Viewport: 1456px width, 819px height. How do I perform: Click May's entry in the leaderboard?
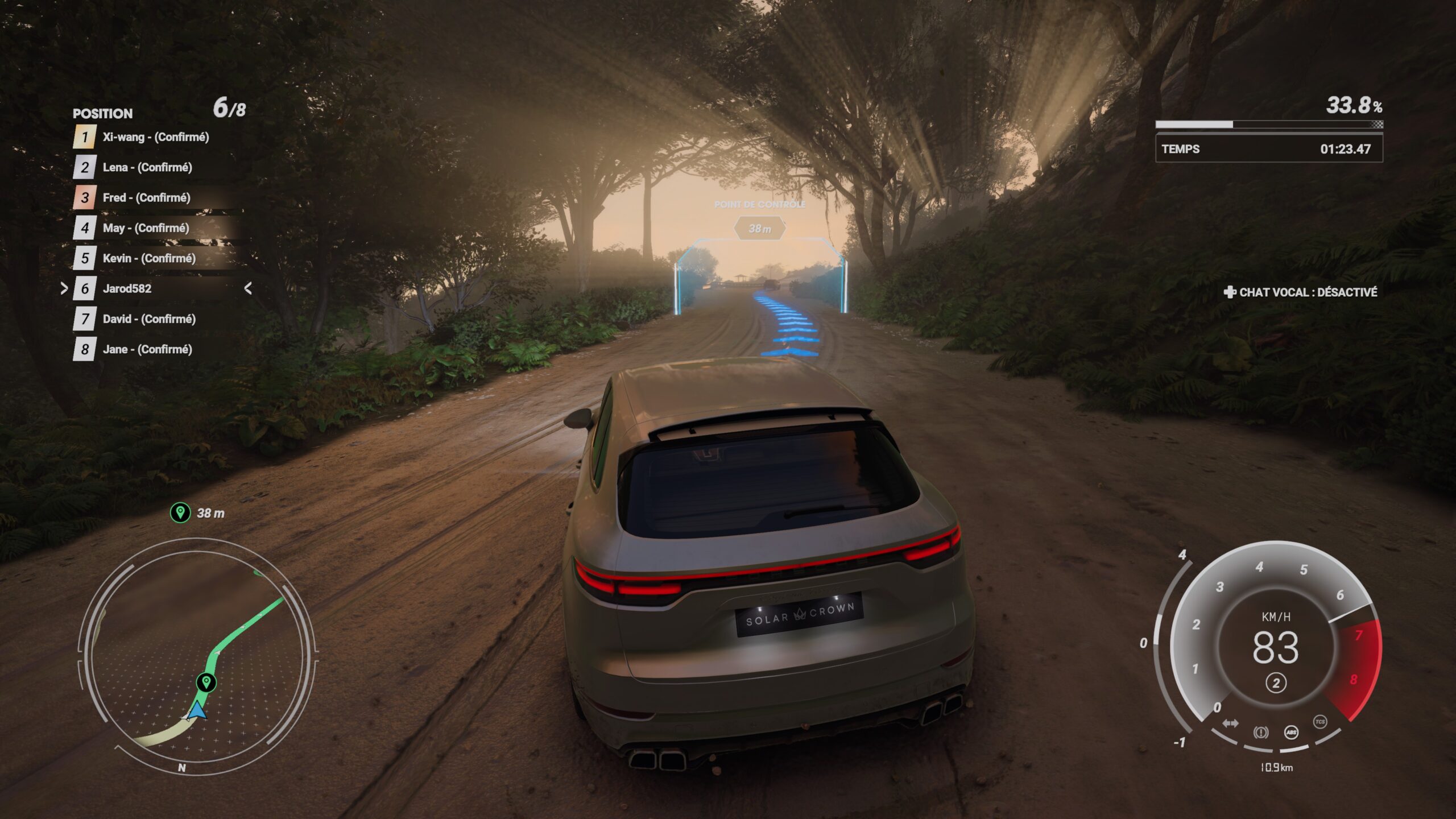(x=146, y=228)
